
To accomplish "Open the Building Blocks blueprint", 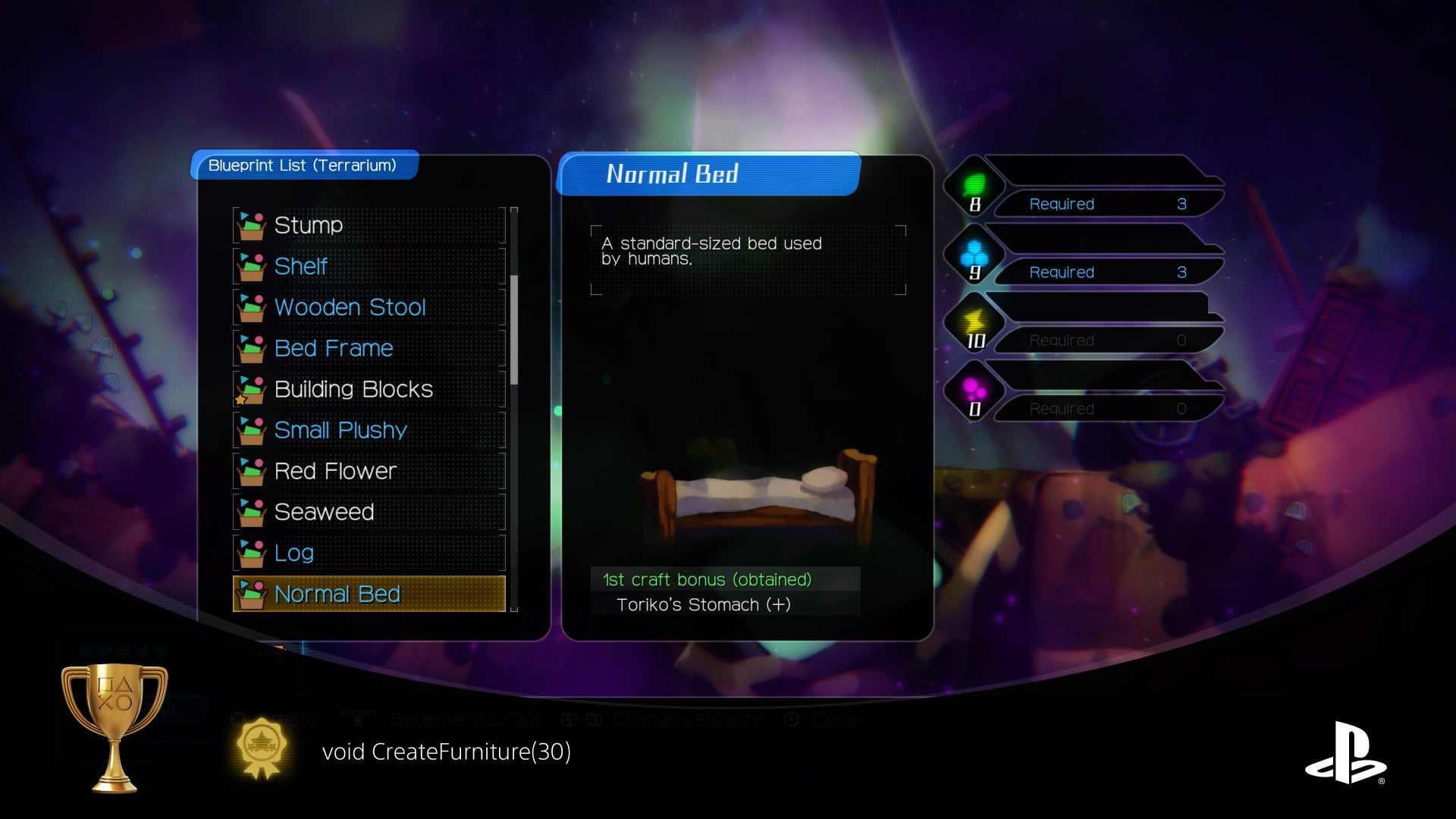I will pos(369,389).
